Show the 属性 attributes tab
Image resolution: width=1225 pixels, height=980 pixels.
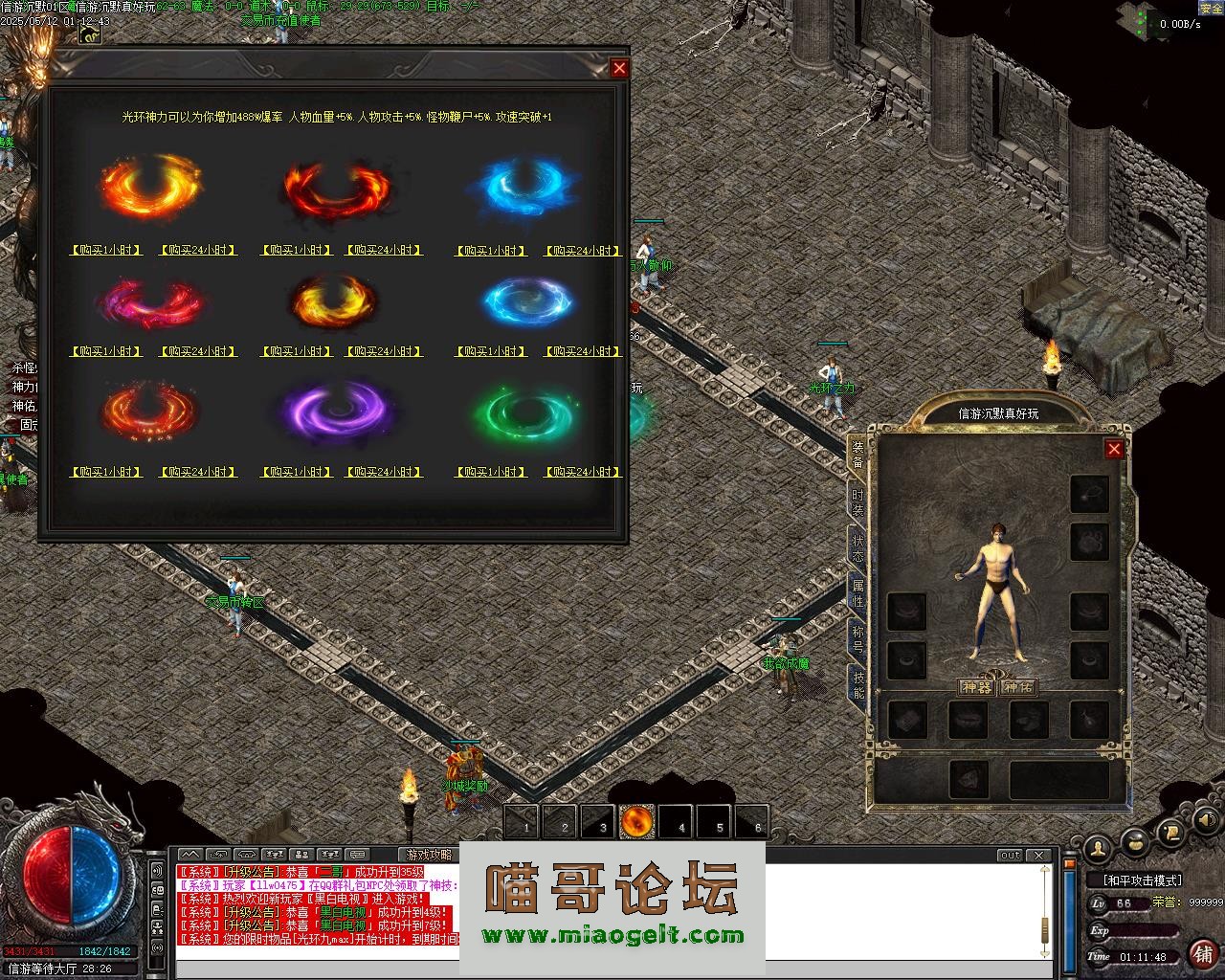[x=857, y=594]
